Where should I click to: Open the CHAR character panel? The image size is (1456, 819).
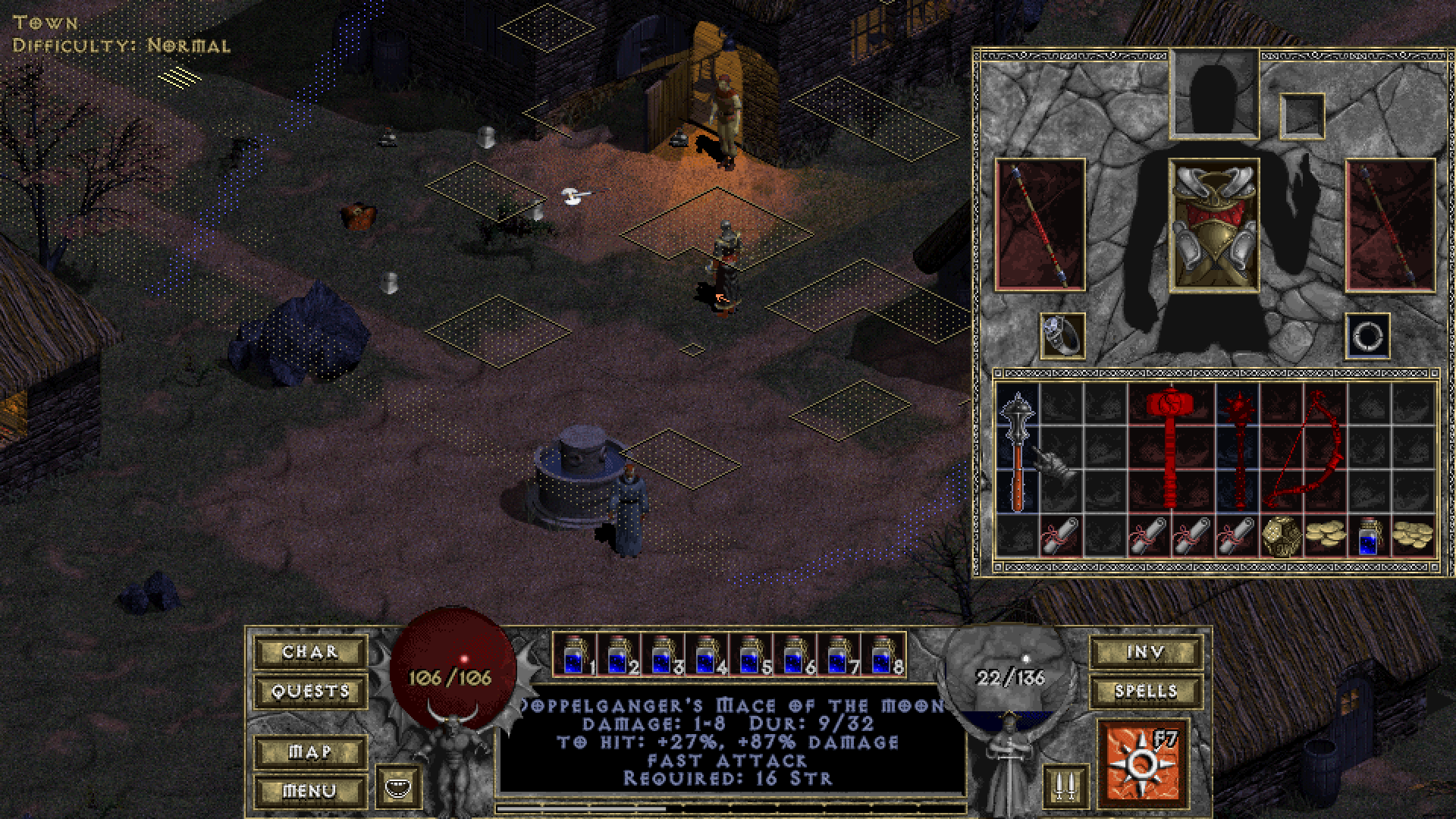pyautogui.click(x=309, y=652)
